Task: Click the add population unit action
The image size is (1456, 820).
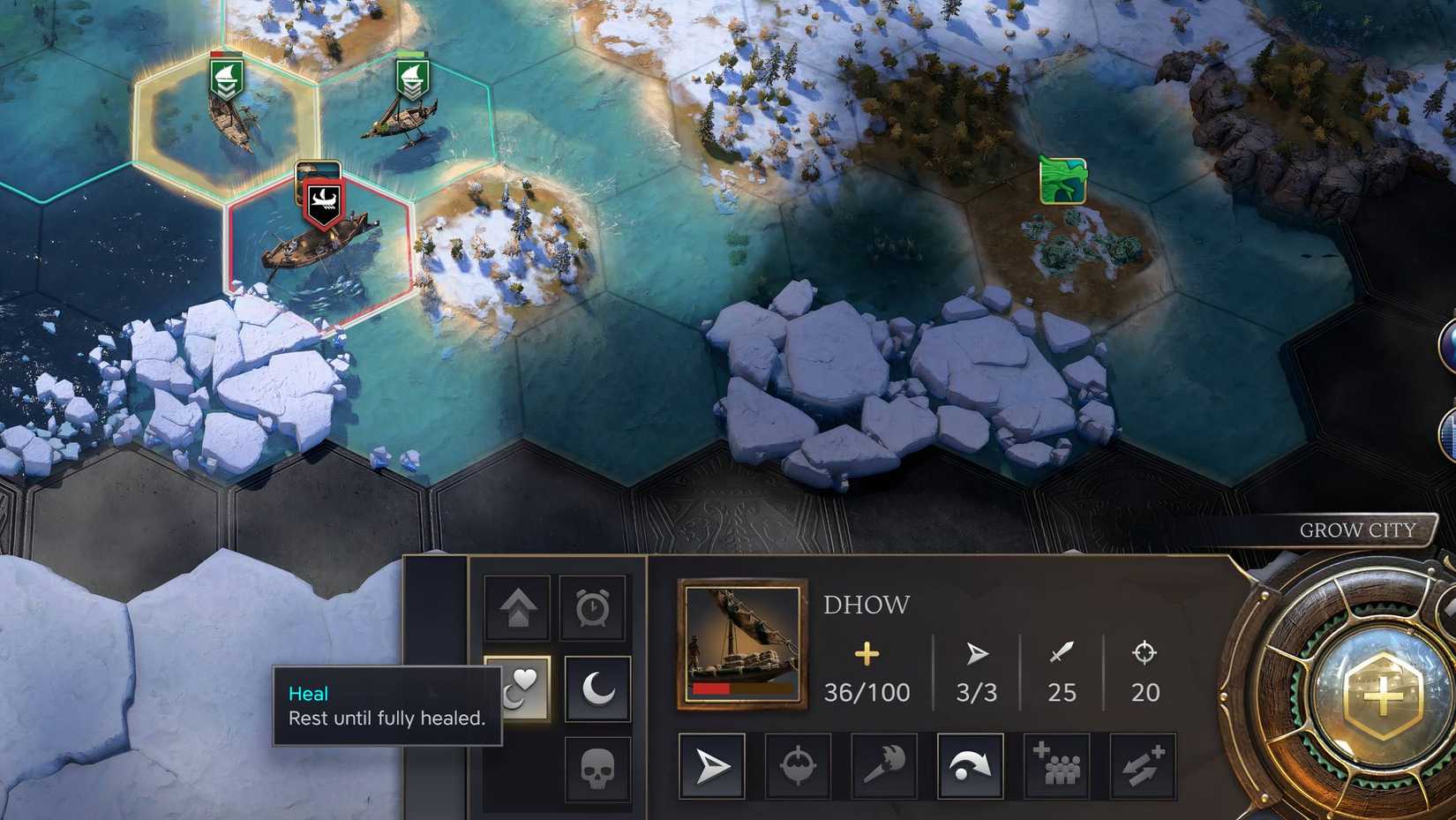Action: pos(1055,765)
